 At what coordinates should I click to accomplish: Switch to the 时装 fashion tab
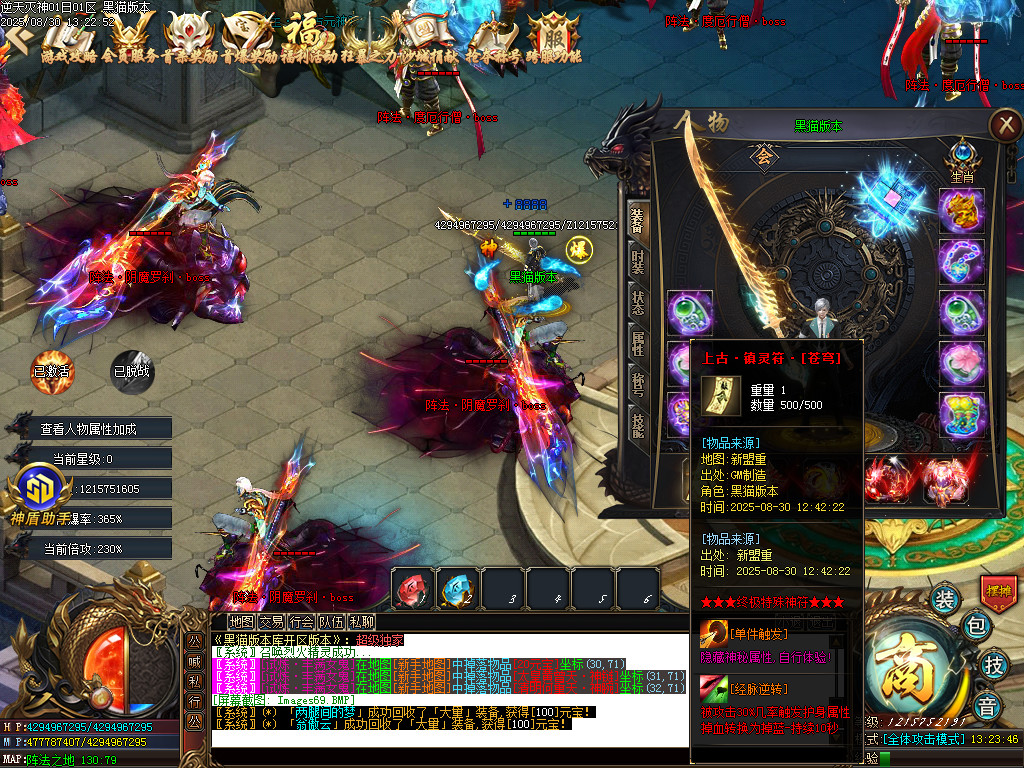coord(637,262)
